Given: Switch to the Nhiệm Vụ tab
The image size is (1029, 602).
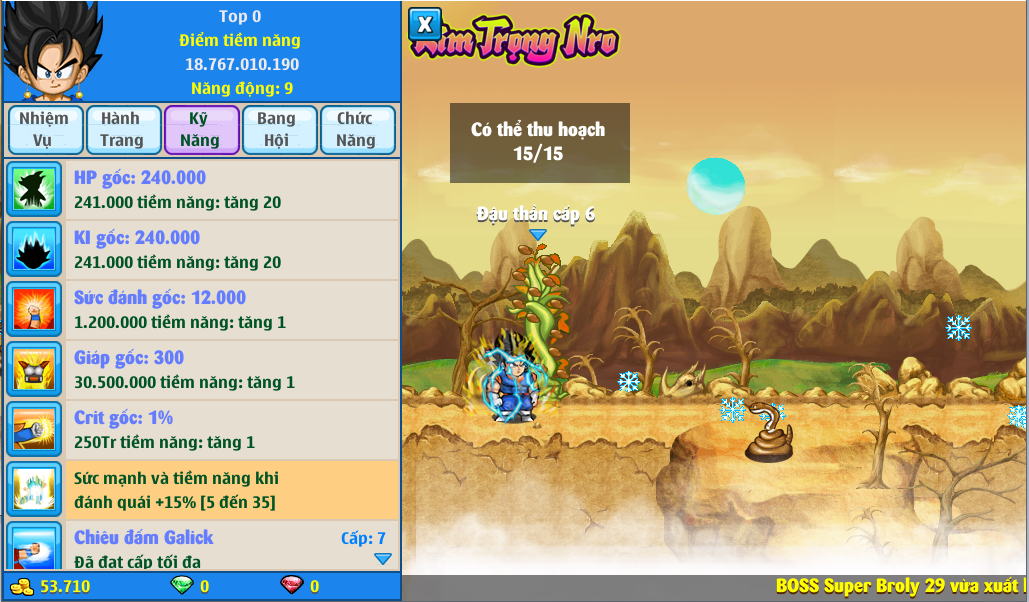Looking at the screenshot, I should [x=44, y=130].
